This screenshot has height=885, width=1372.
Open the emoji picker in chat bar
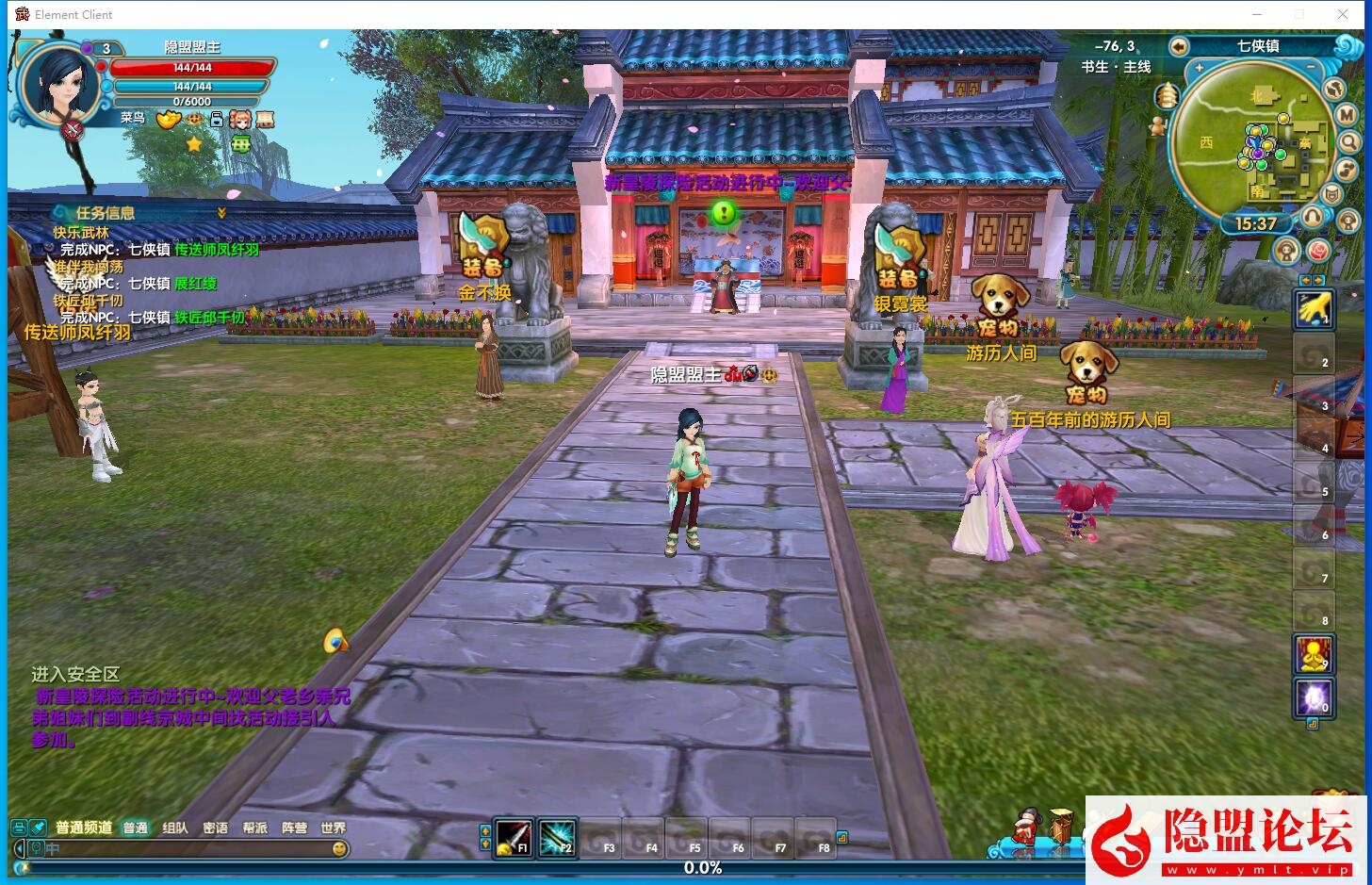point(339,848)
